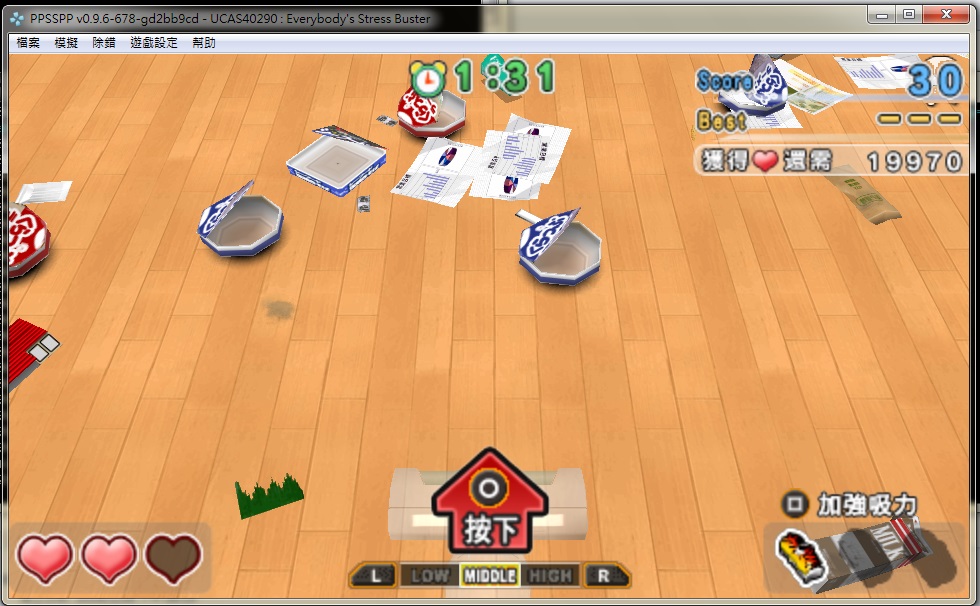Select the LOW power level
Screen dimensions: 980x606
(429, 575)
